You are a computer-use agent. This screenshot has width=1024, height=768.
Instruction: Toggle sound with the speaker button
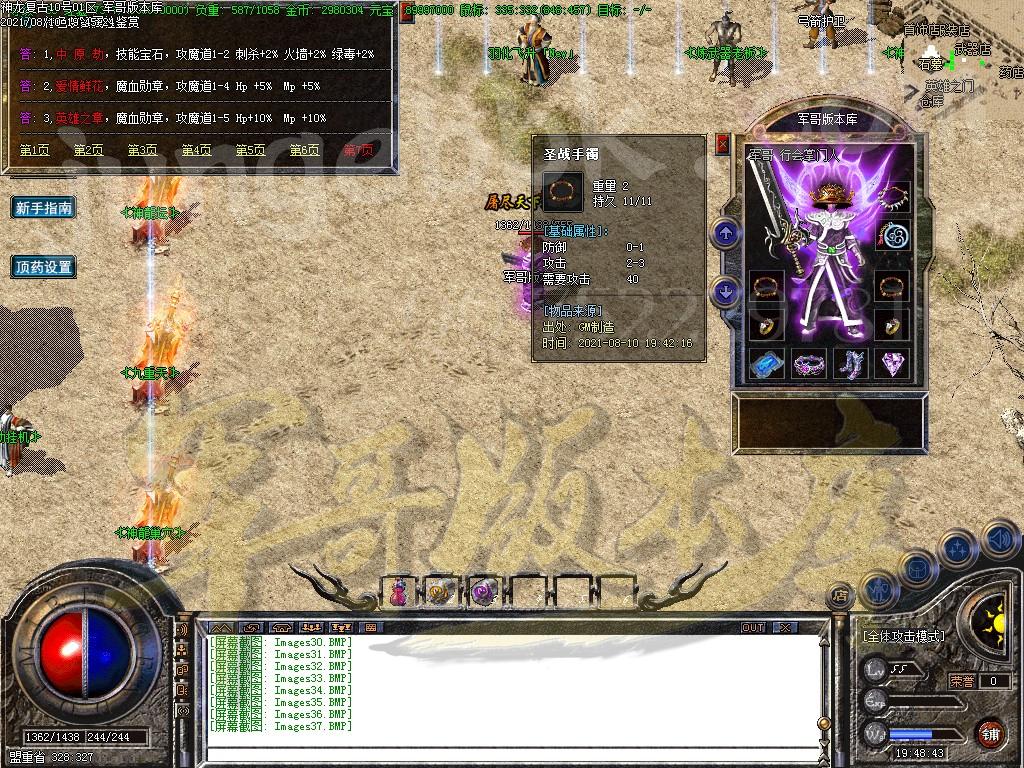[x=998, y=540]
